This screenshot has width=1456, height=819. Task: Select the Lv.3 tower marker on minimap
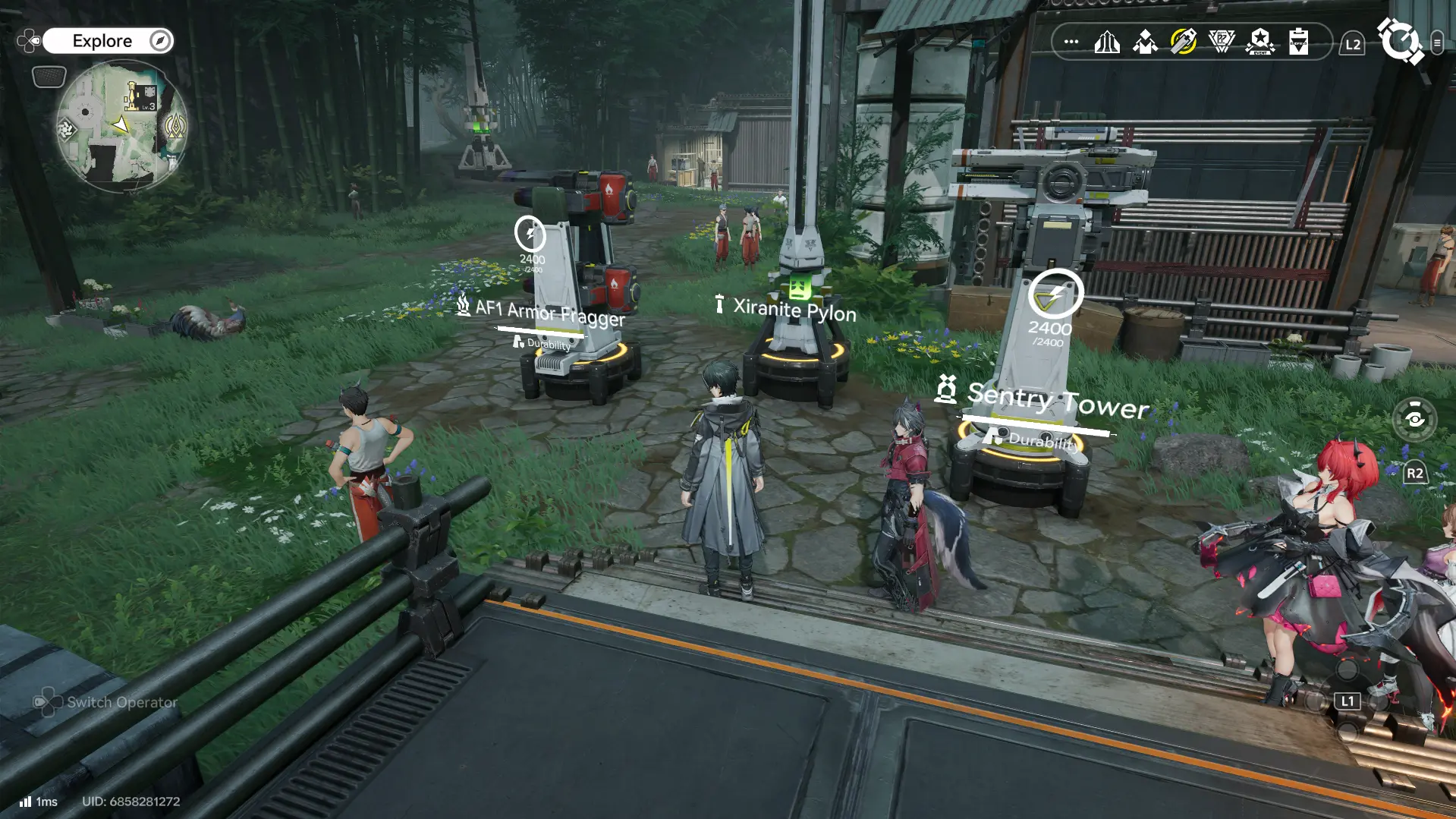coord(140,96)
